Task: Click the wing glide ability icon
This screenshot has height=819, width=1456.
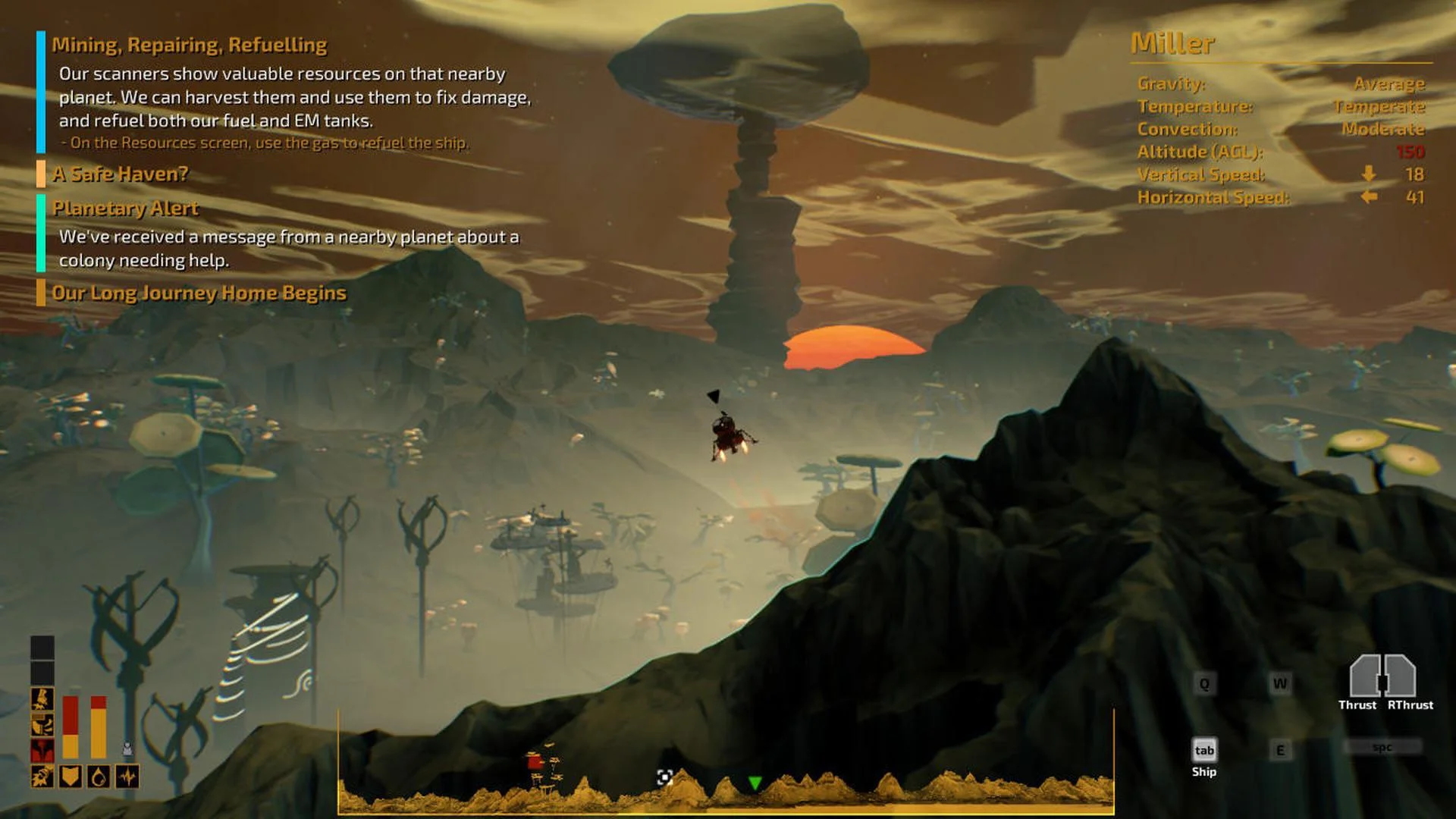Action: point(41,723)
